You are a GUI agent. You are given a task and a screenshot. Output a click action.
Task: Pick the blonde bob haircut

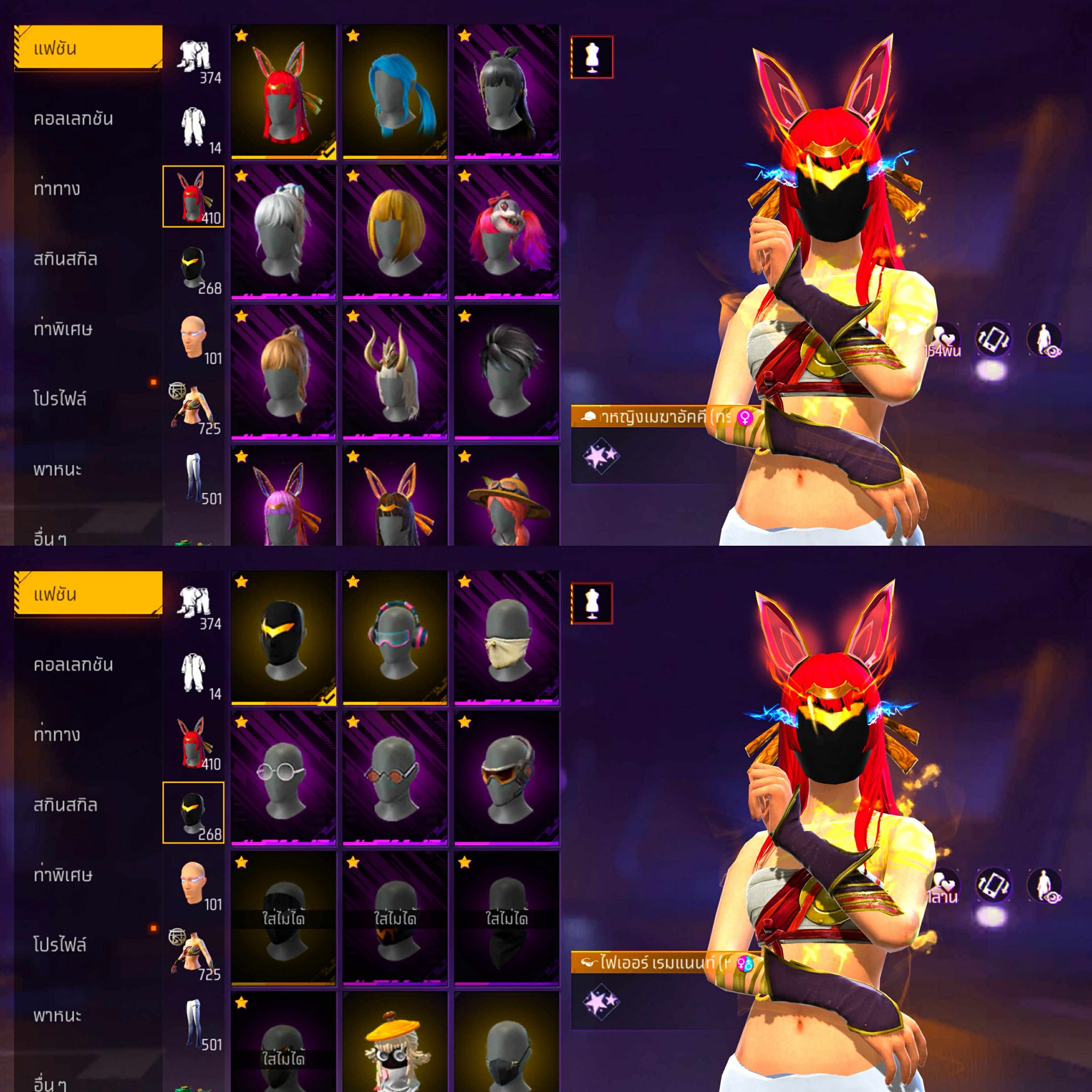[395, 233]
